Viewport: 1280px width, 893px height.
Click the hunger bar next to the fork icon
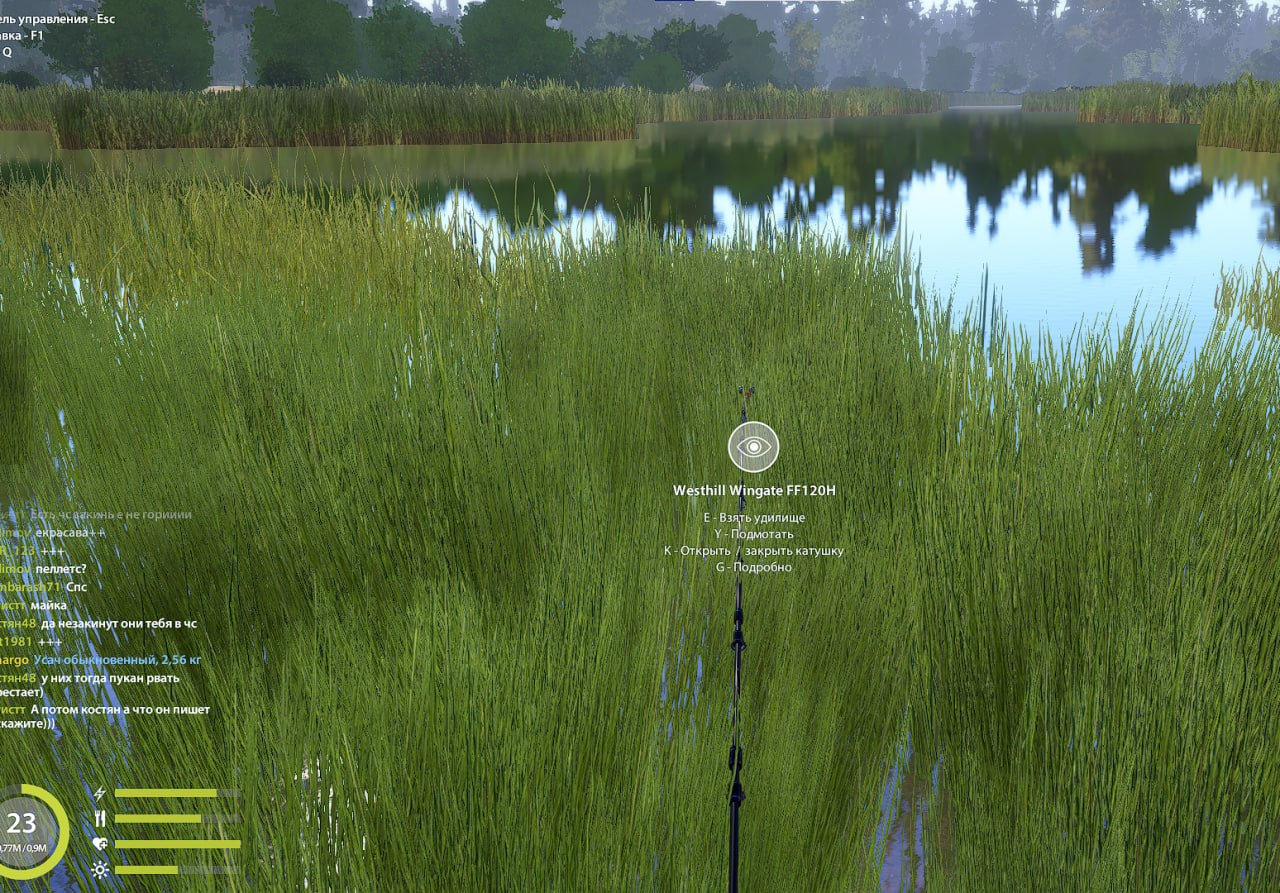click(x=156, y=816)
